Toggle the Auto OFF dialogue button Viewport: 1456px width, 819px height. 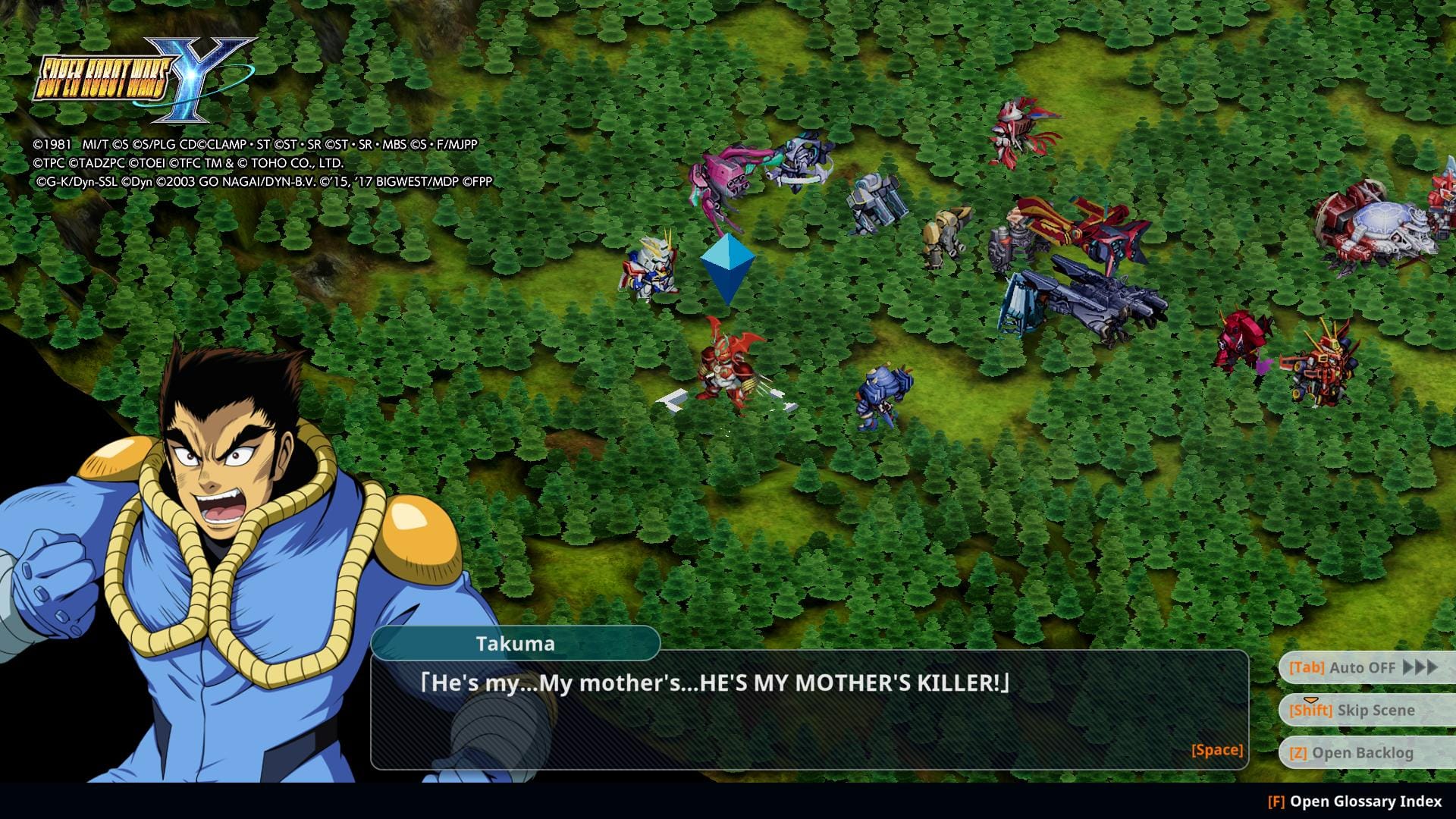[x=1363, y=668]
